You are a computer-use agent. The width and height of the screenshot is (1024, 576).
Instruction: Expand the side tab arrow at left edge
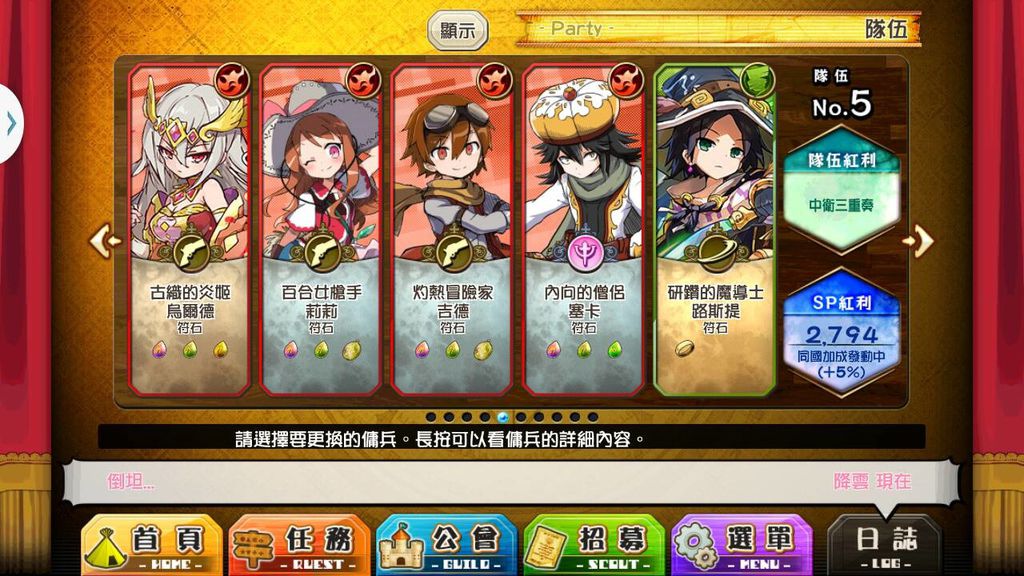[x=10, y=124]
